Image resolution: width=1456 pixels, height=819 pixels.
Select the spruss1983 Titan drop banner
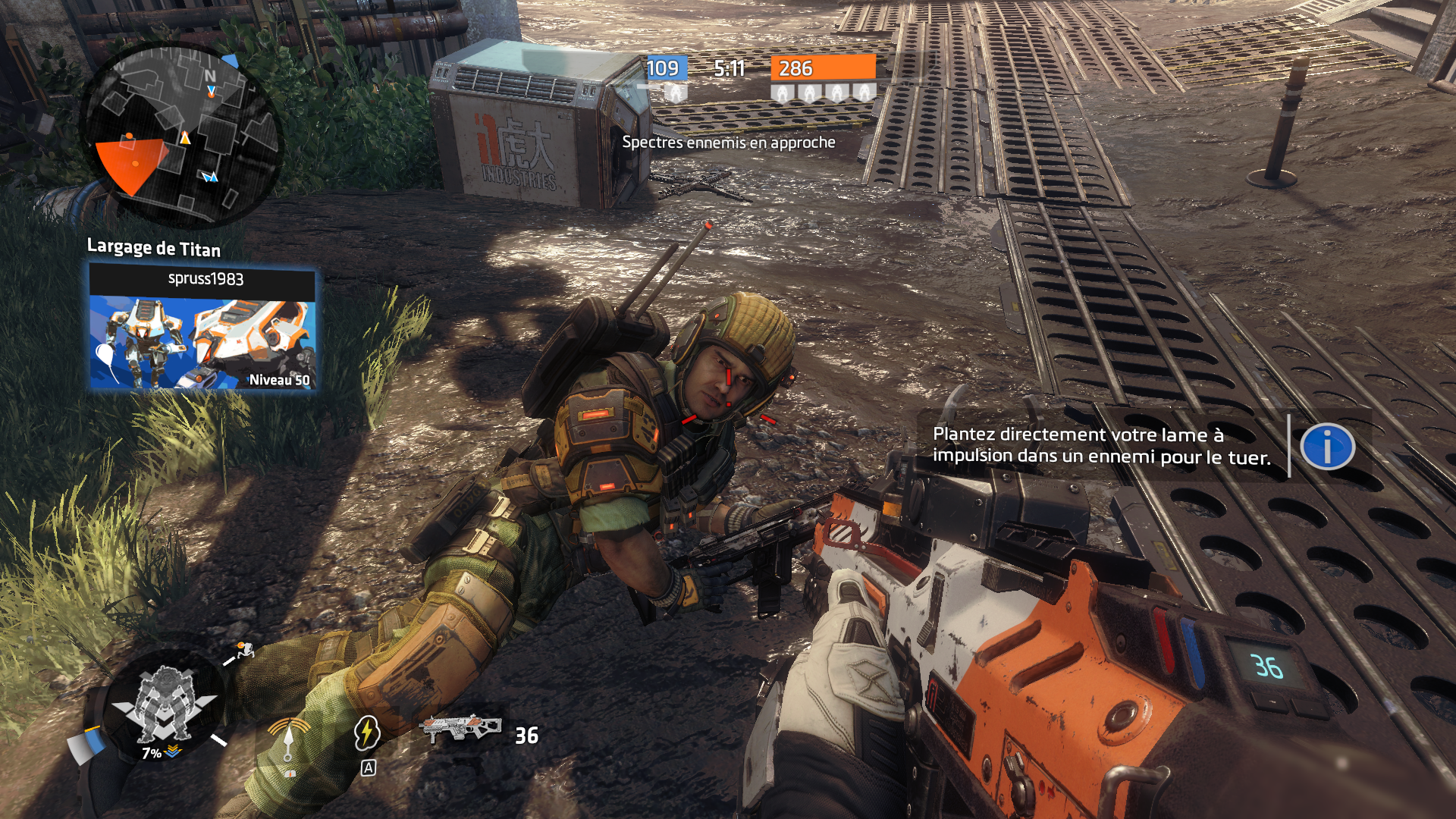[202, 328]
